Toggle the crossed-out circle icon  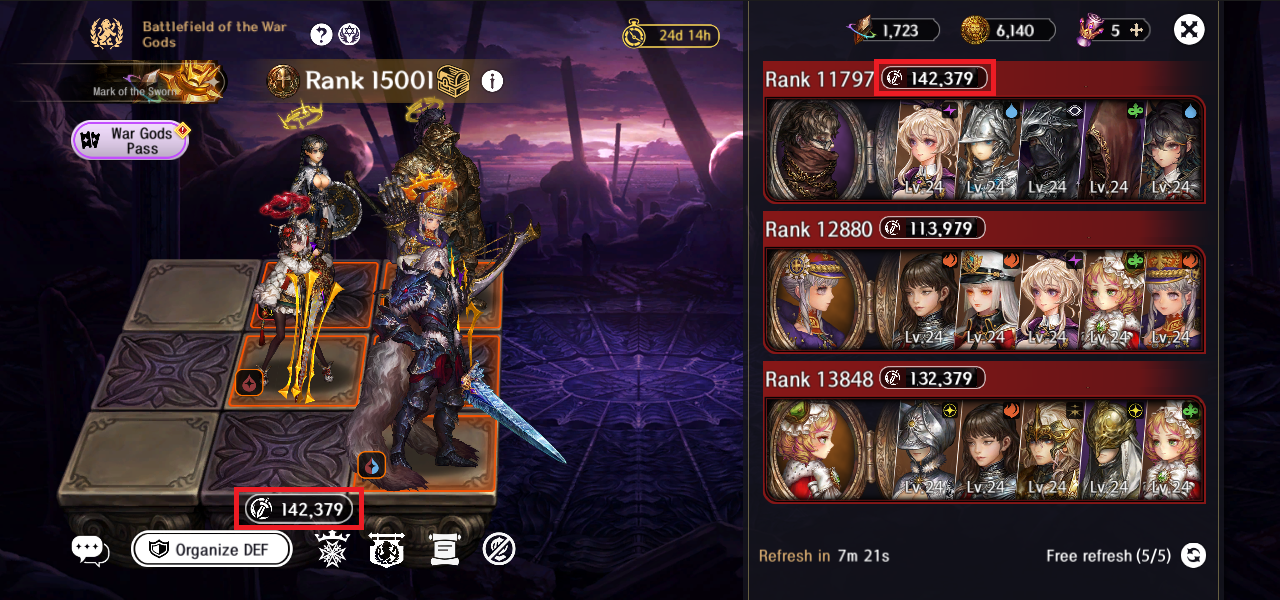498,549
